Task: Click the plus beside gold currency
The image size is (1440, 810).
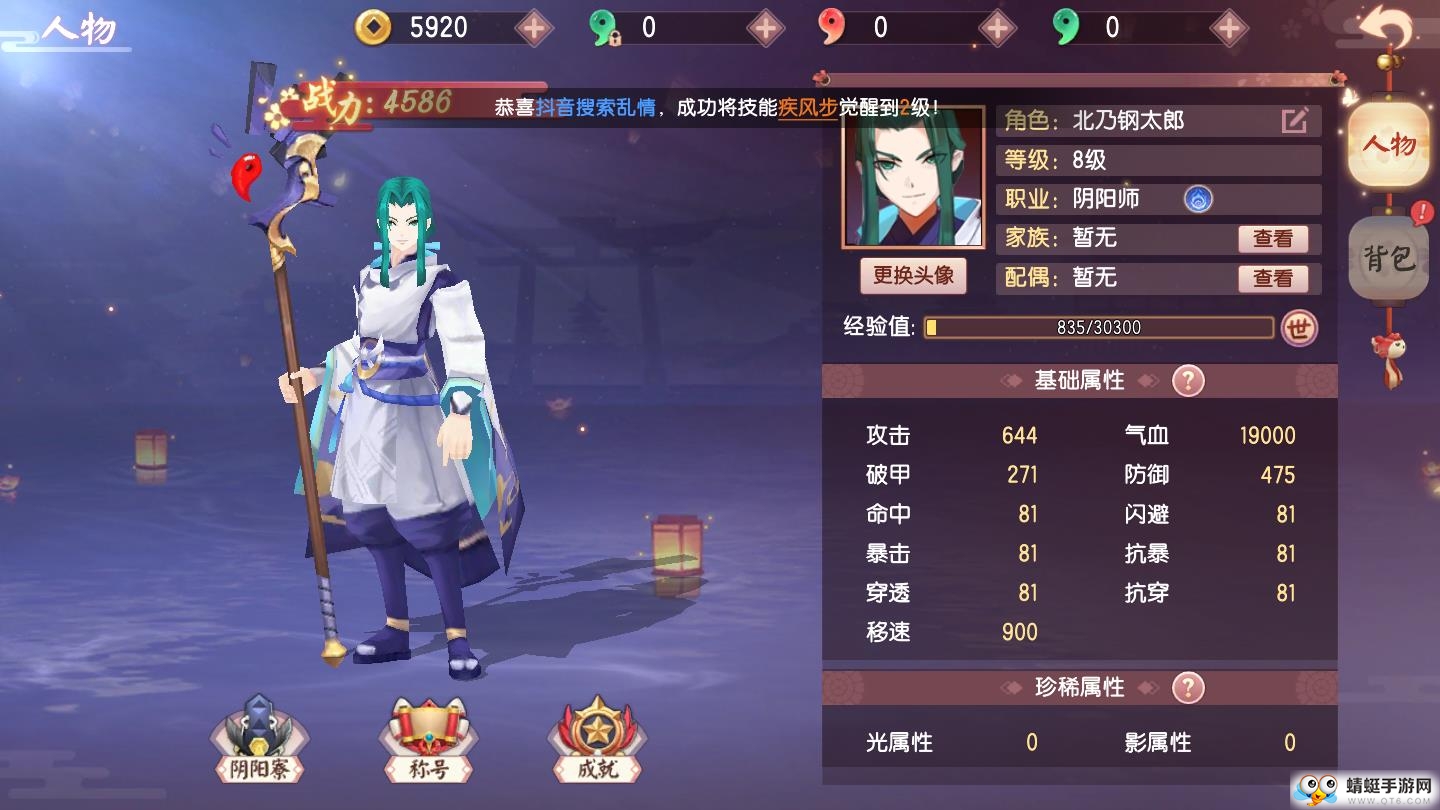Action: [x=533, y=27]
